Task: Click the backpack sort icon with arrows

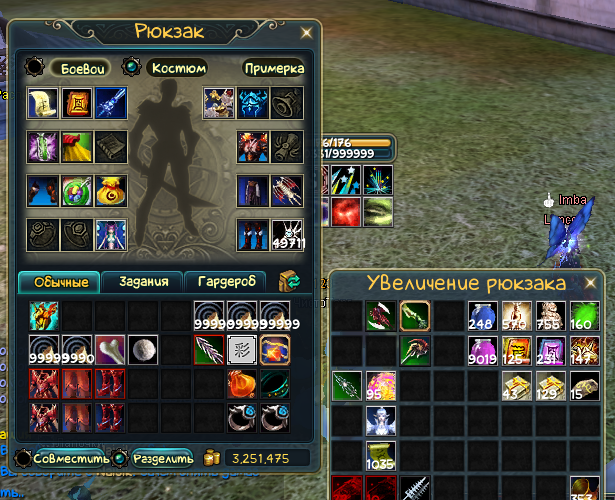Action: [289, 280]
